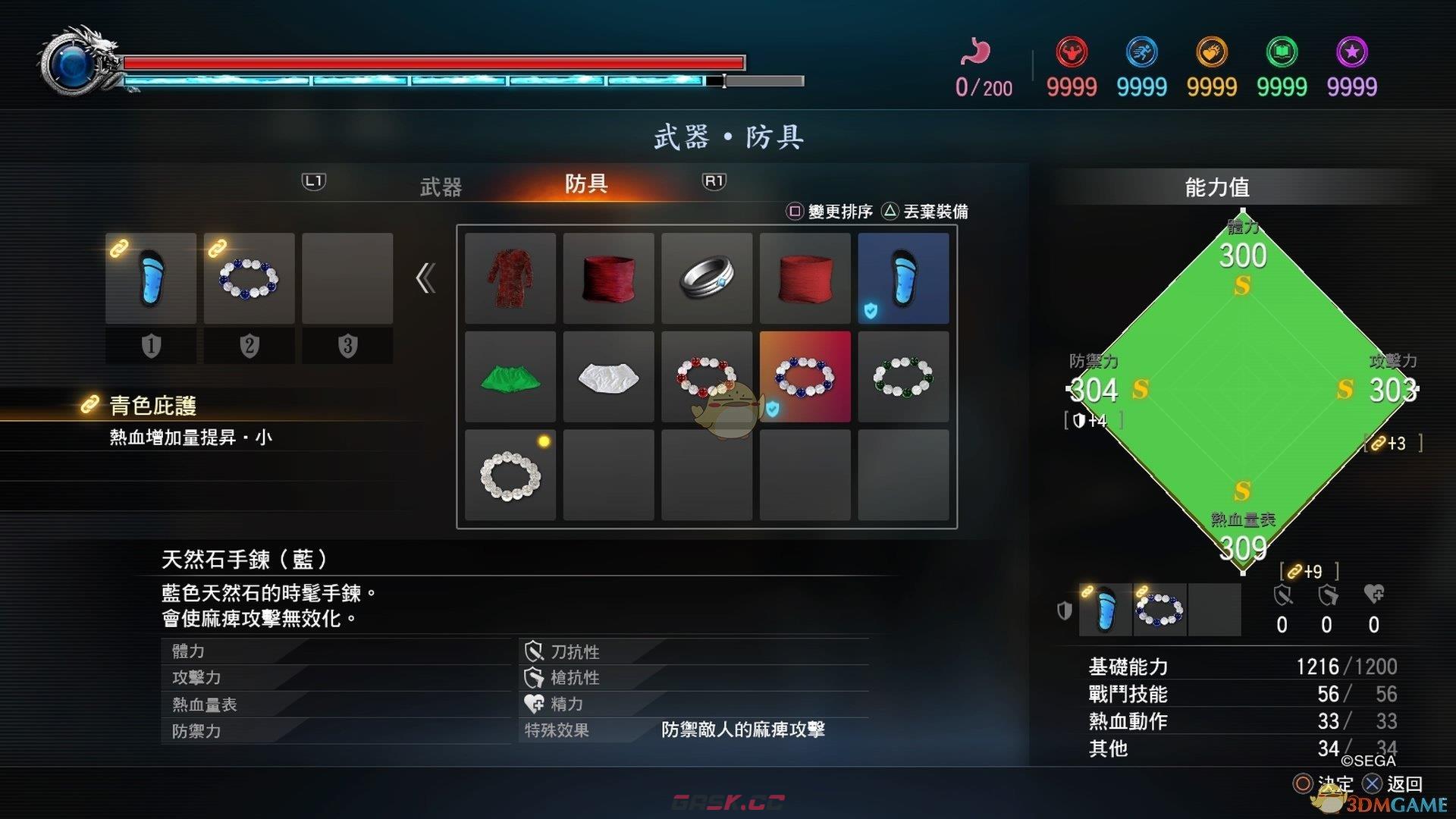Click the red strength stat icon showing 9999
The height and width of the screenshot is (819, 1456).
[1071, 52]
